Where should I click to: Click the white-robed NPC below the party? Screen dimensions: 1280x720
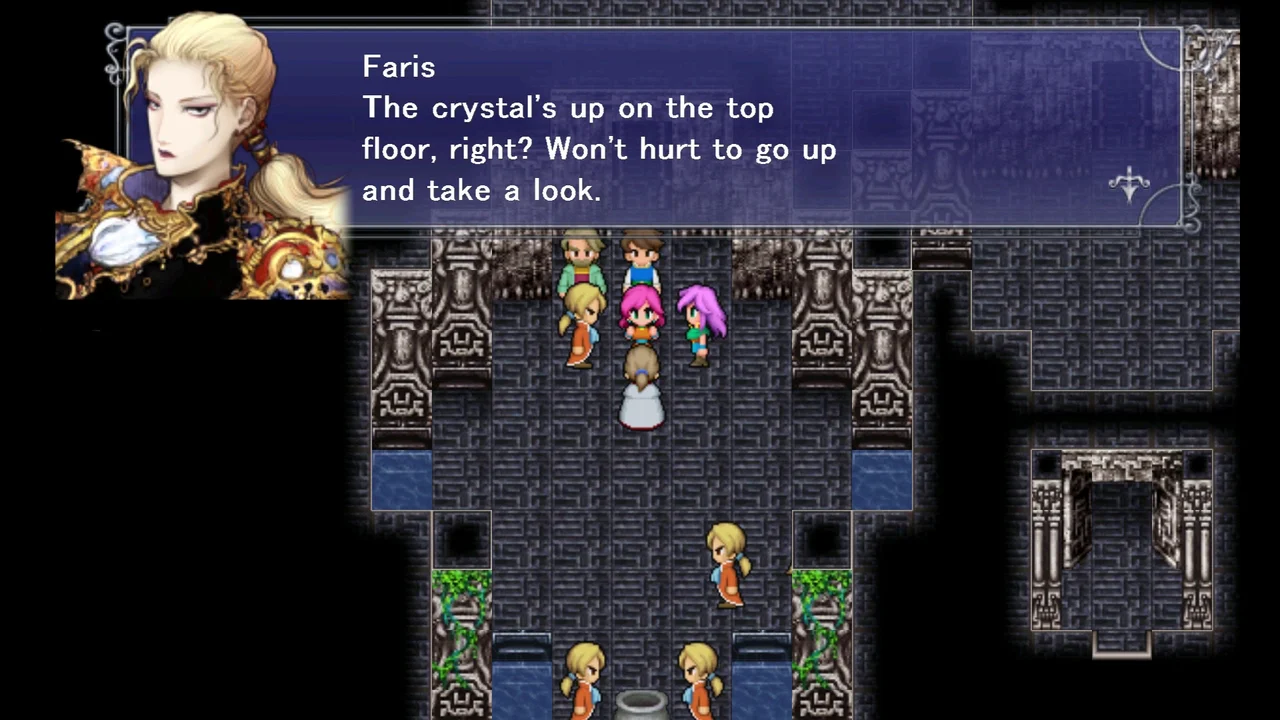click(x=640, y=390)
